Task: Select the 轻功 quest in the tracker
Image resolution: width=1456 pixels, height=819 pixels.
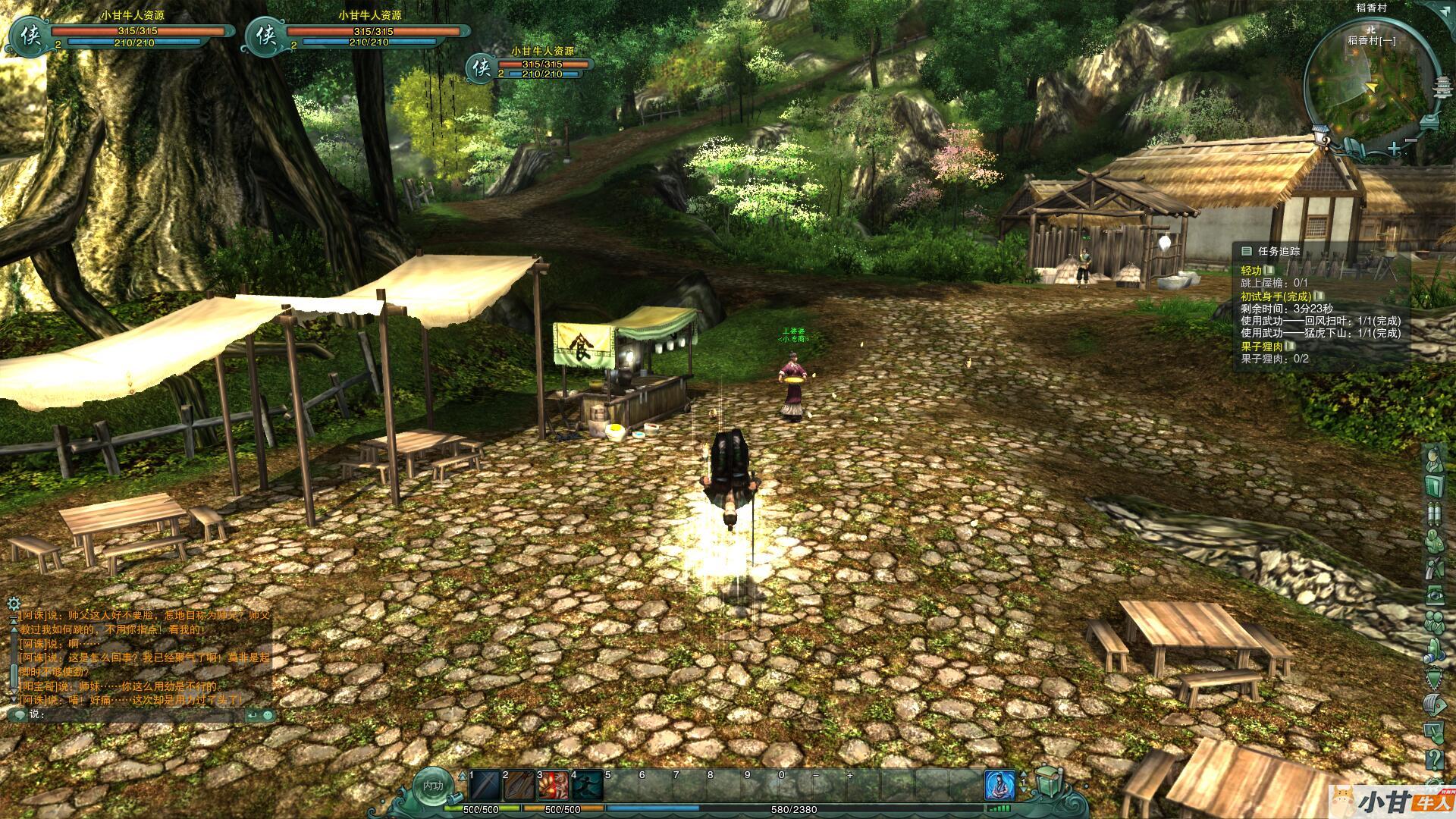Action: [1251, 271]
